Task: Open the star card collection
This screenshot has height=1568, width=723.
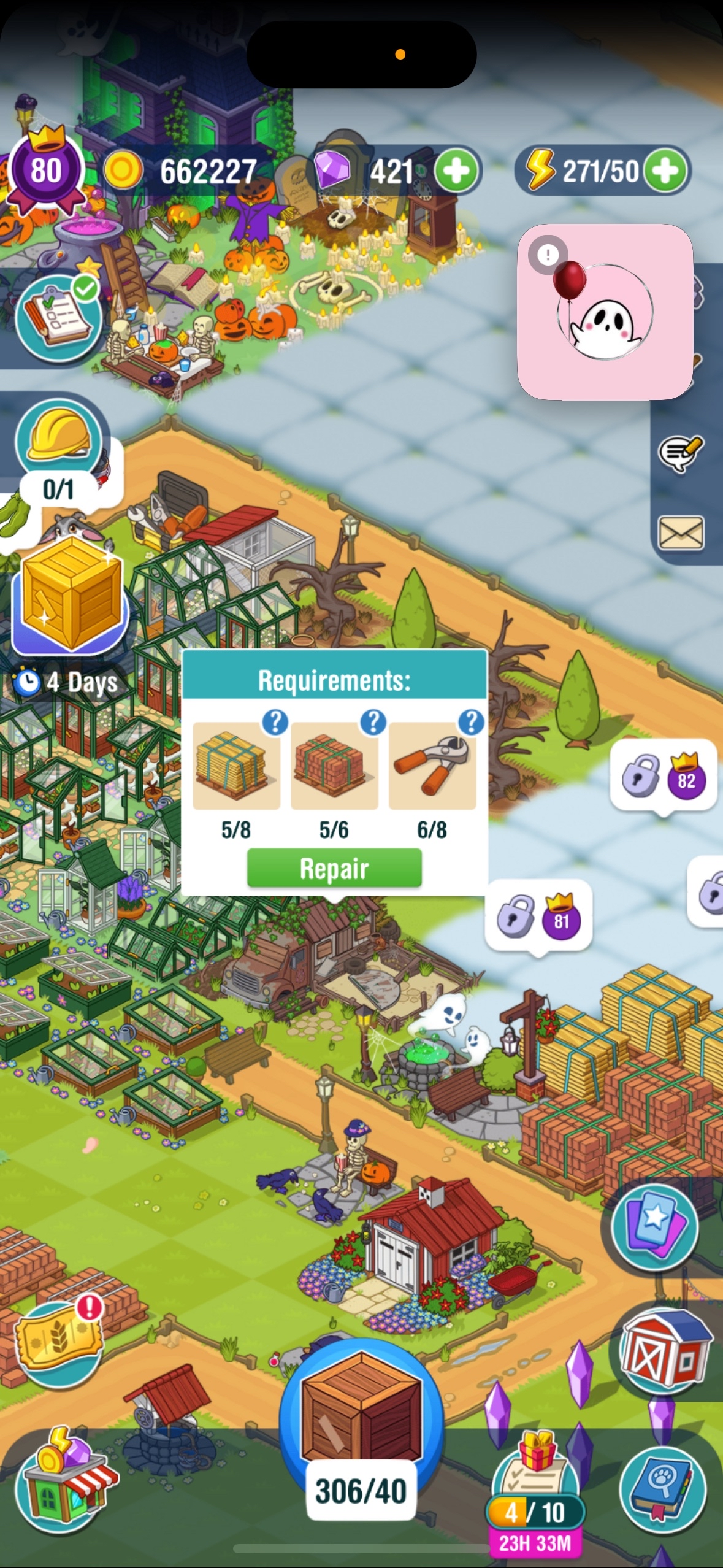Action: (x=655, y=1227)
